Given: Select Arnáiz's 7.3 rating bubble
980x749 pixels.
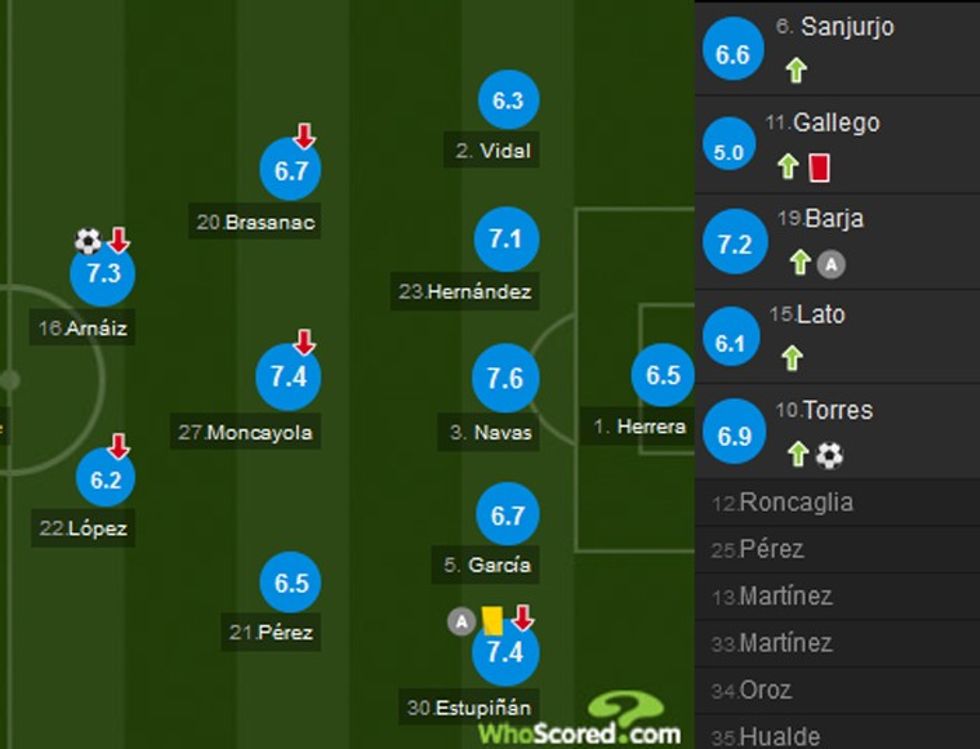Looking at the screenshot, I should [103, 275].
